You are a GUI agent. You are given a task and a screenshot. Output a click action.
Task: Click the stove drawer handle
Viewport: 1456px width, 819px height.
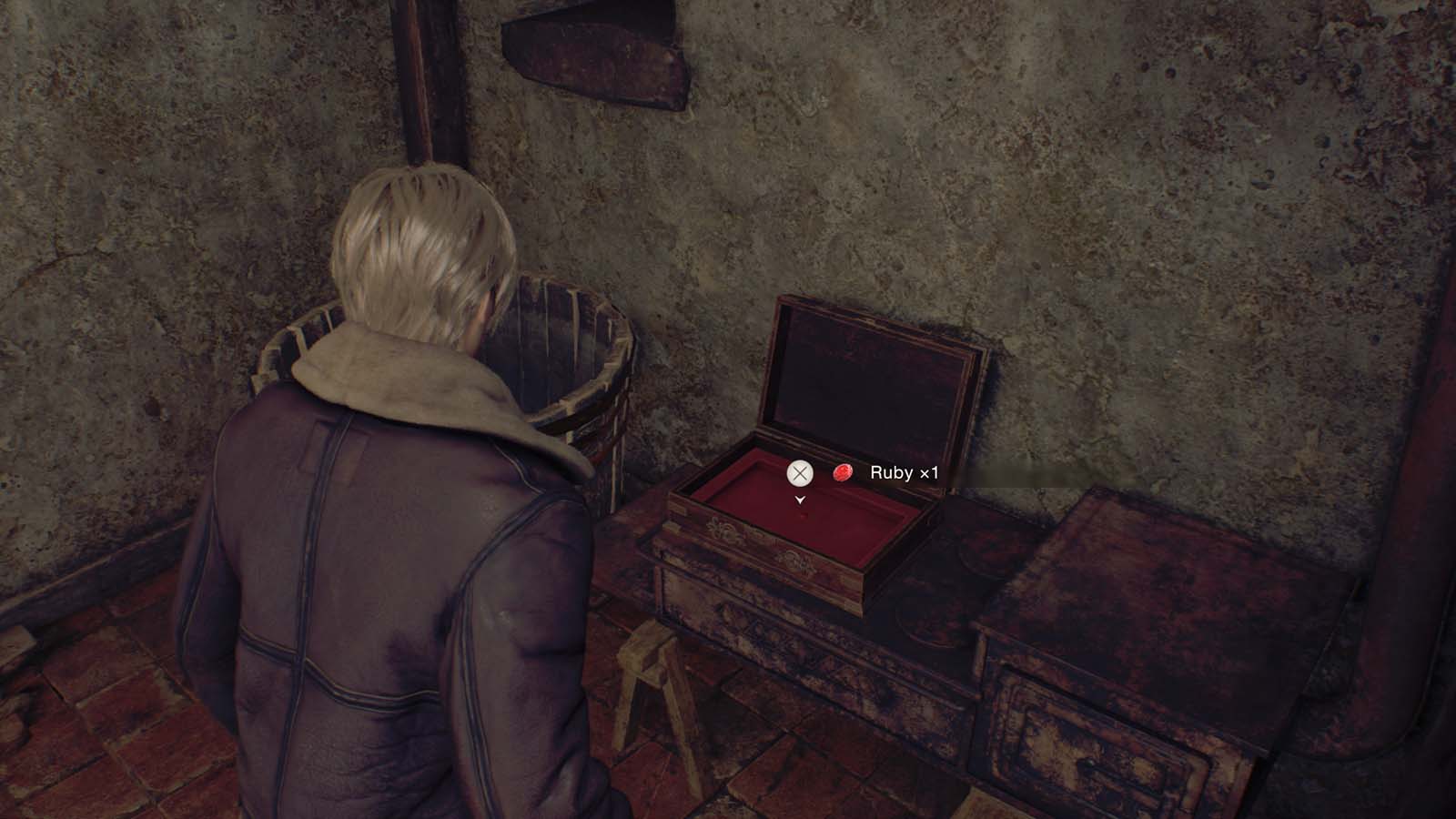click(x=1089, y=763)
